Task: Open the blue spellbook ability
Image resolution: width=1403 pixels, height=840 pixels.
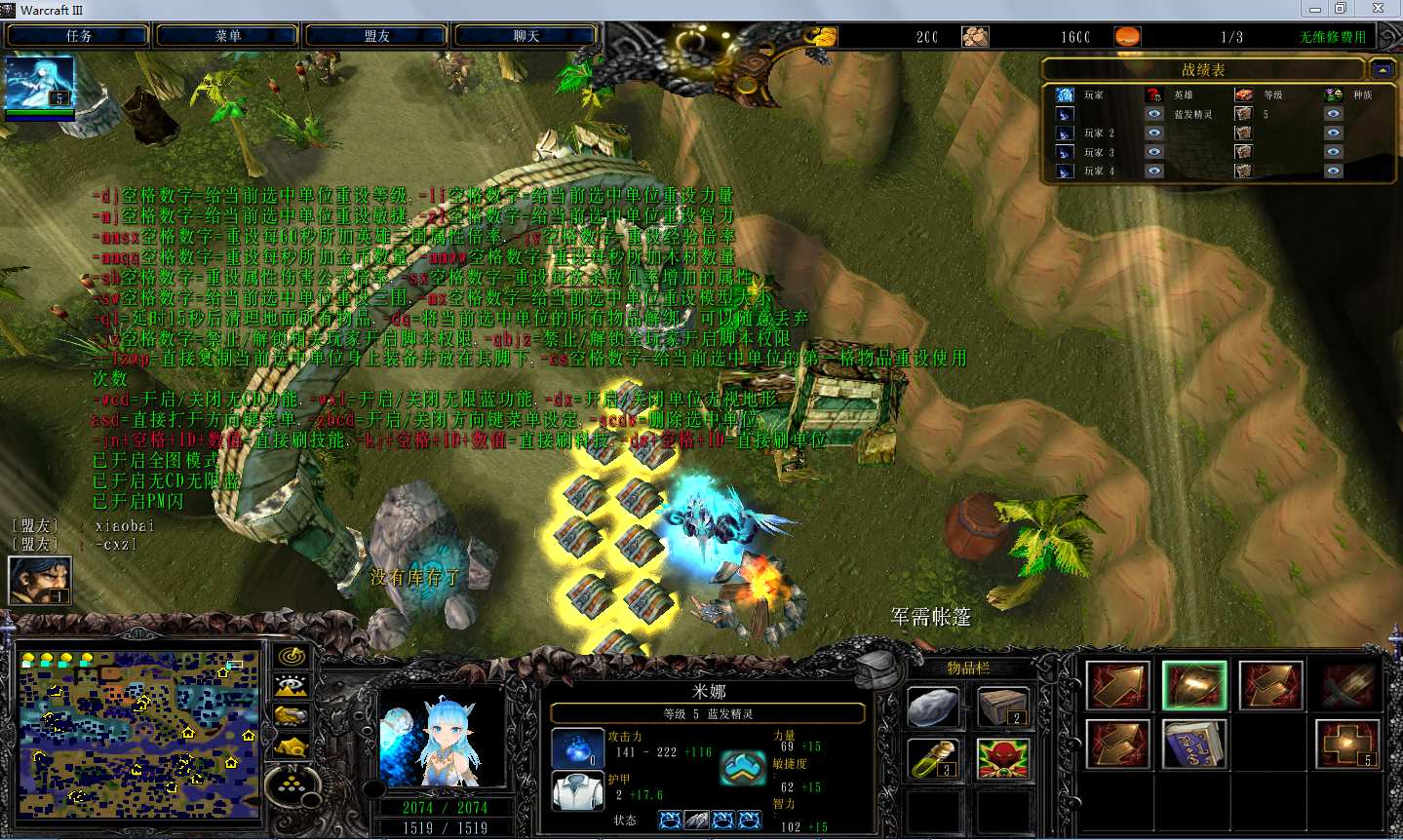Action: tap(1194, 745)
